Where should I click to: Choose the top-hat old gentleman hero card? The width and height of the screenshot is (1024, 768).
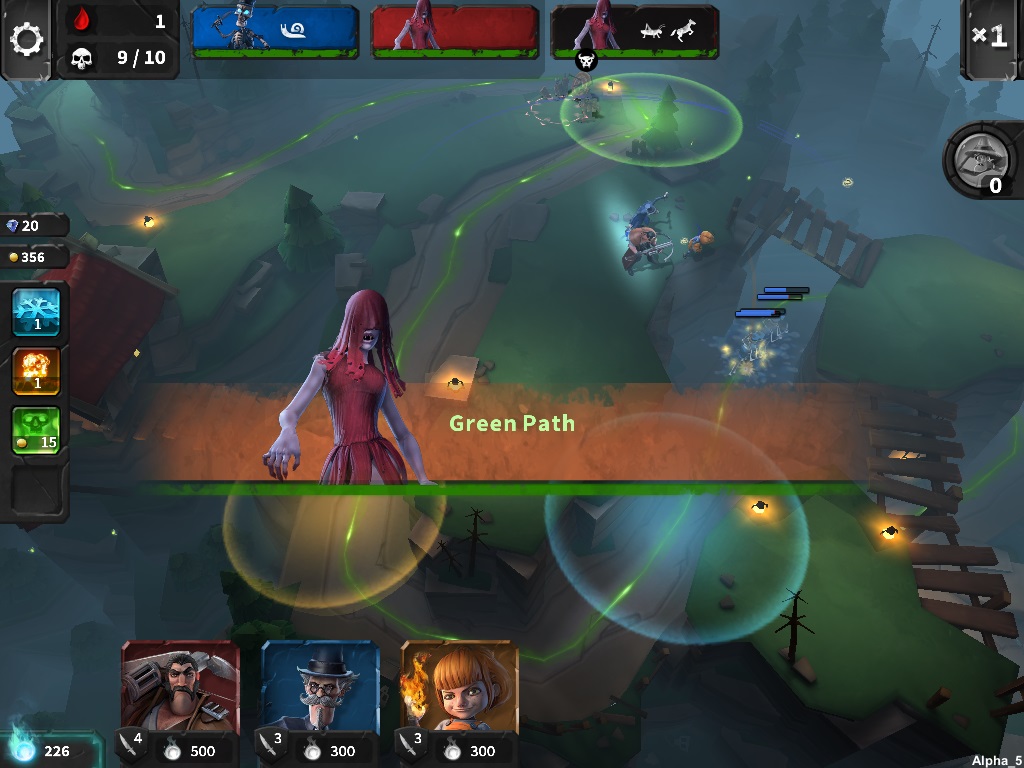(320, 689)
